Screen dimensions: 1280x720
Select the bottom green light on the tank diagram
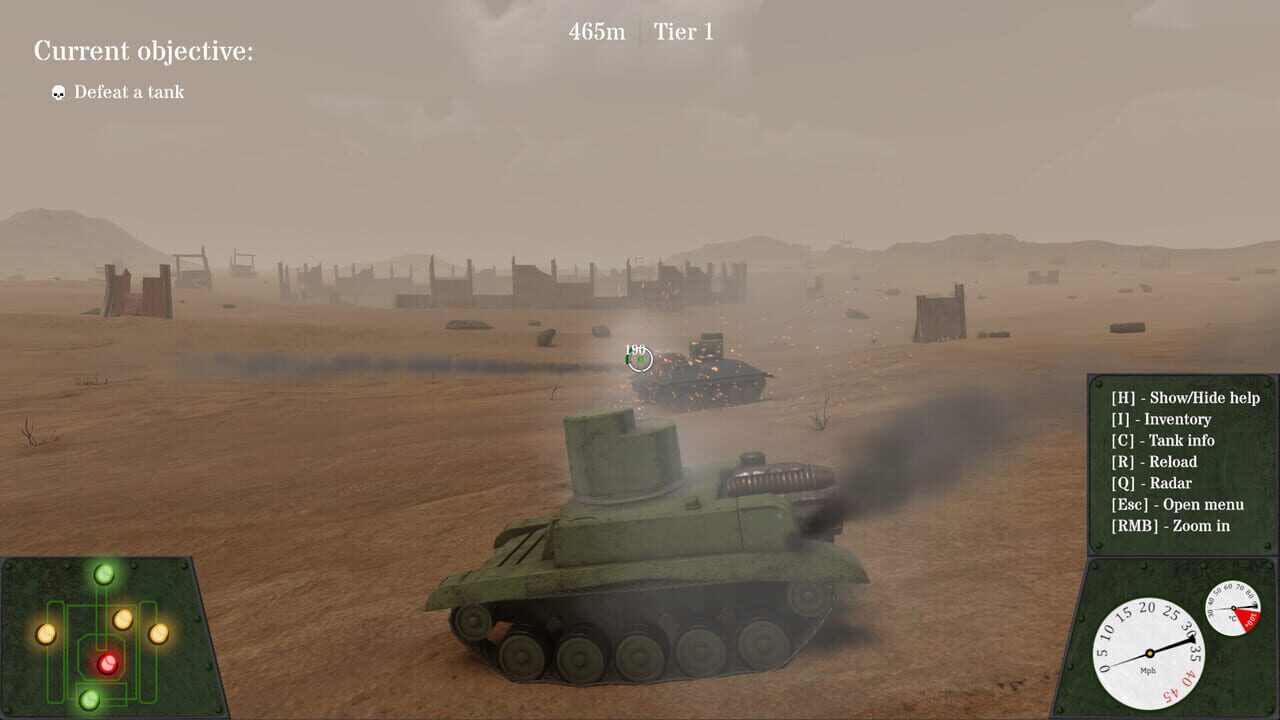[x=89, y=700]
